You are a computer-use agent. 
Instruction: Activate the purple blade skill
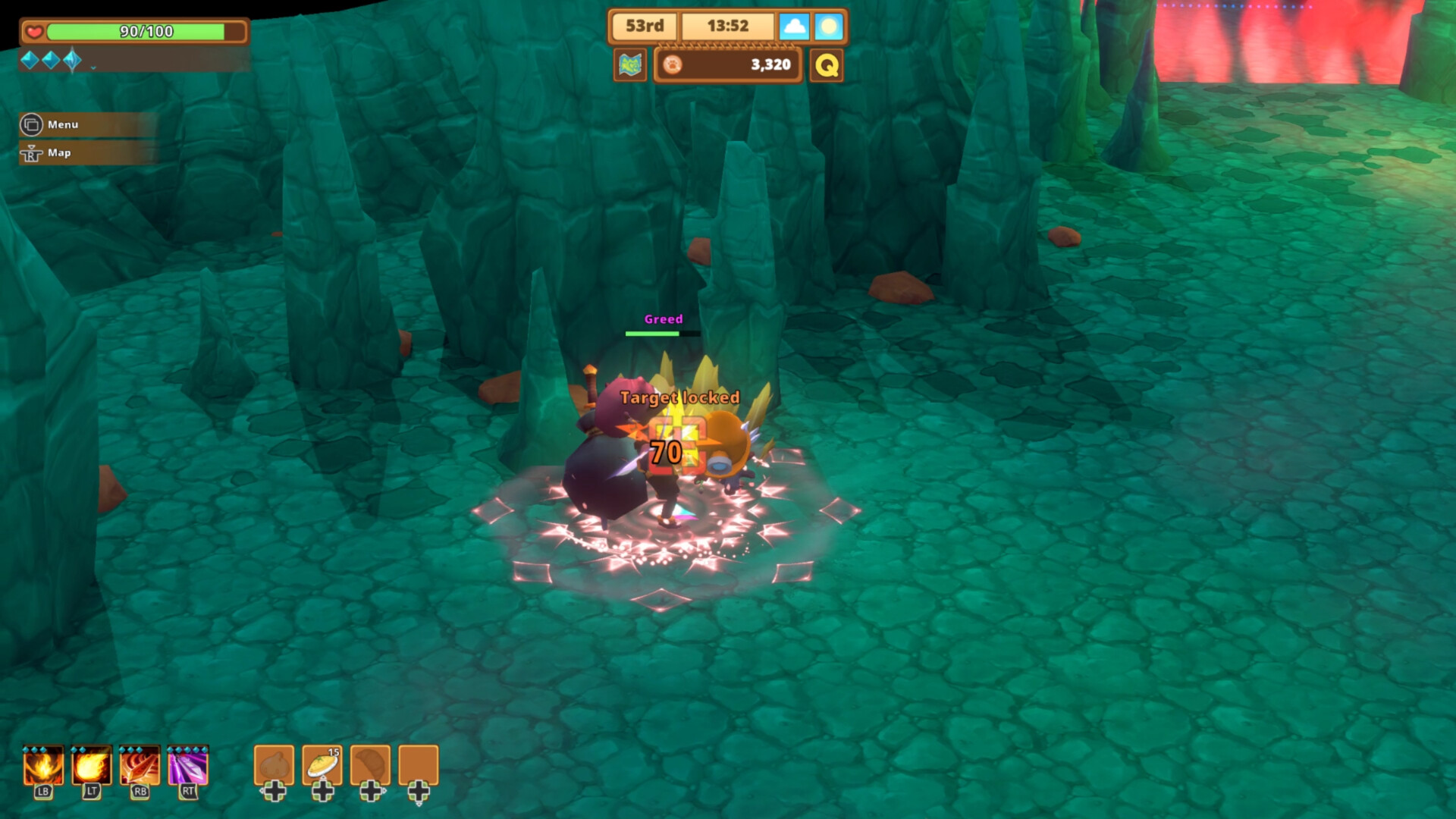pyautogui.click(x=188, y=766)
